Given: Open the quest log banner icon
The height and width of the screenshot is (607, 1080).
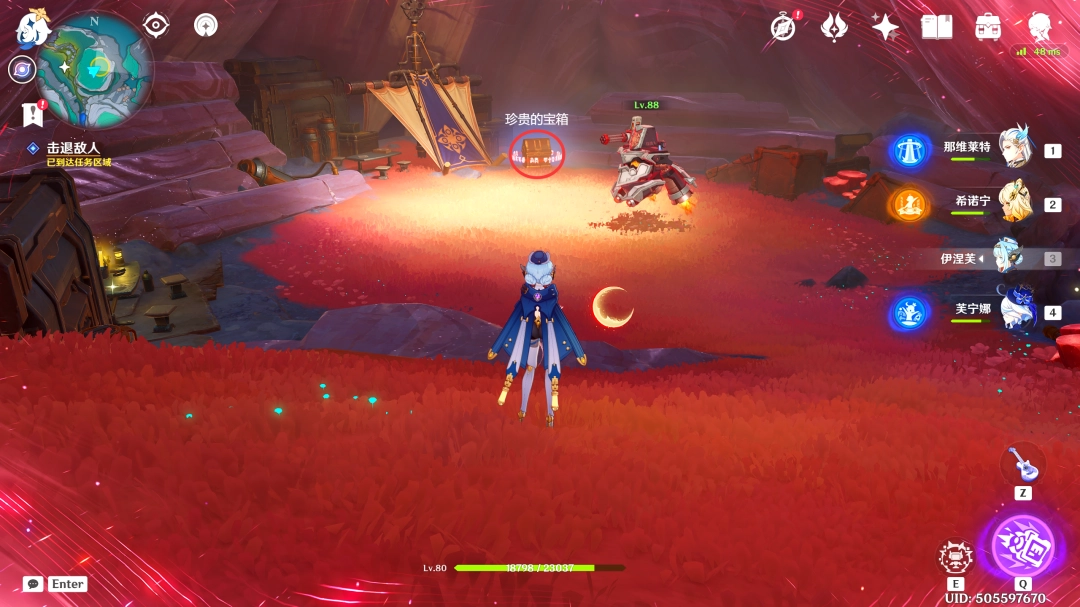Looking at the screenshot, I should [x=32, y=114].
